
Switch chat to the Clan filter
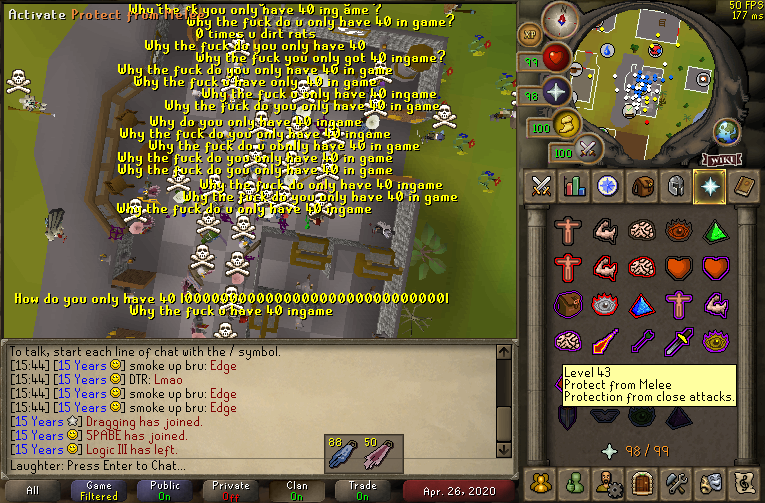(x=296, y=490)
